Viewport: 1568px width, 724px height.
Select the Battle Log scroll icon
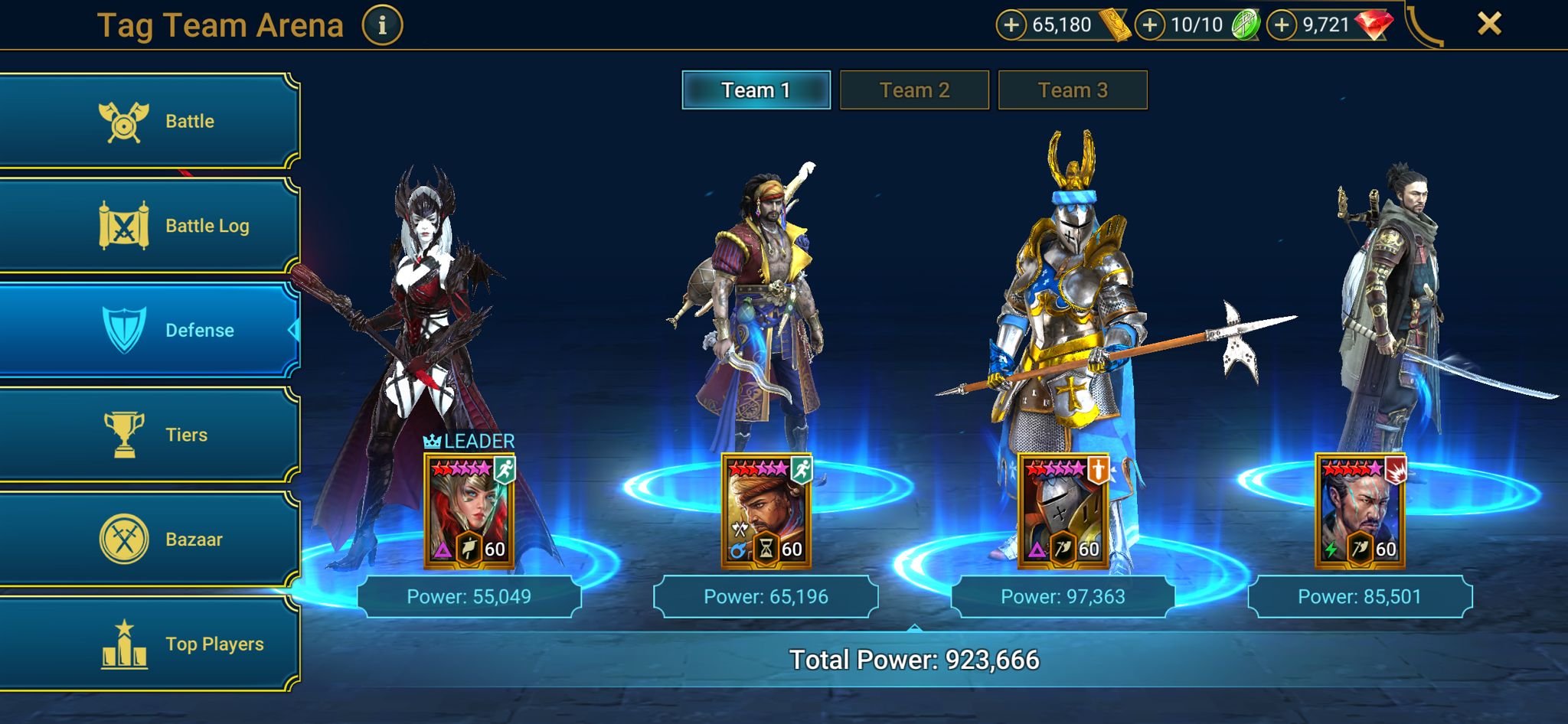coord(126,225)
